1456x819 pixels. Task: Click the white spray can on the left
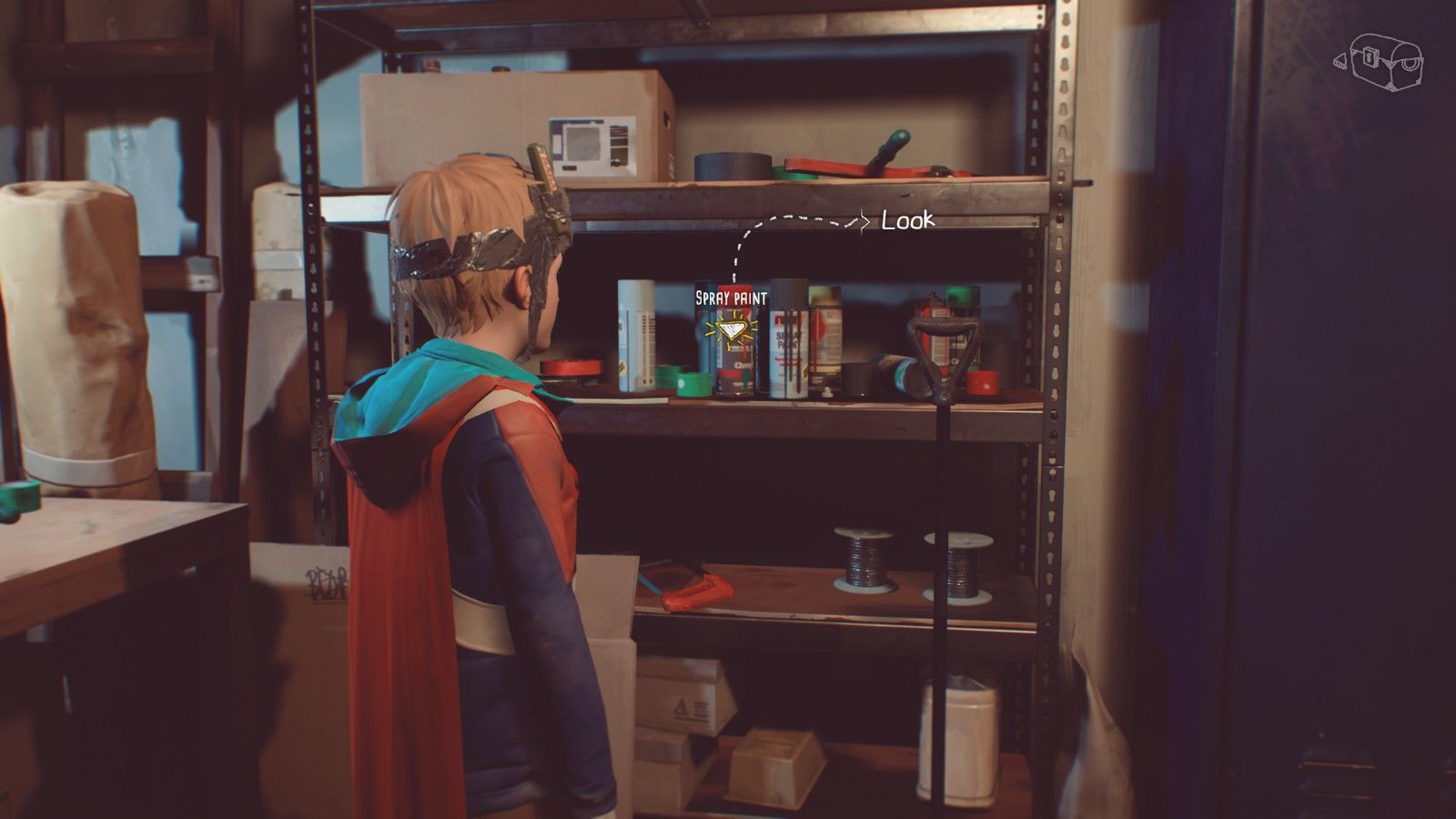pos(637,337)
